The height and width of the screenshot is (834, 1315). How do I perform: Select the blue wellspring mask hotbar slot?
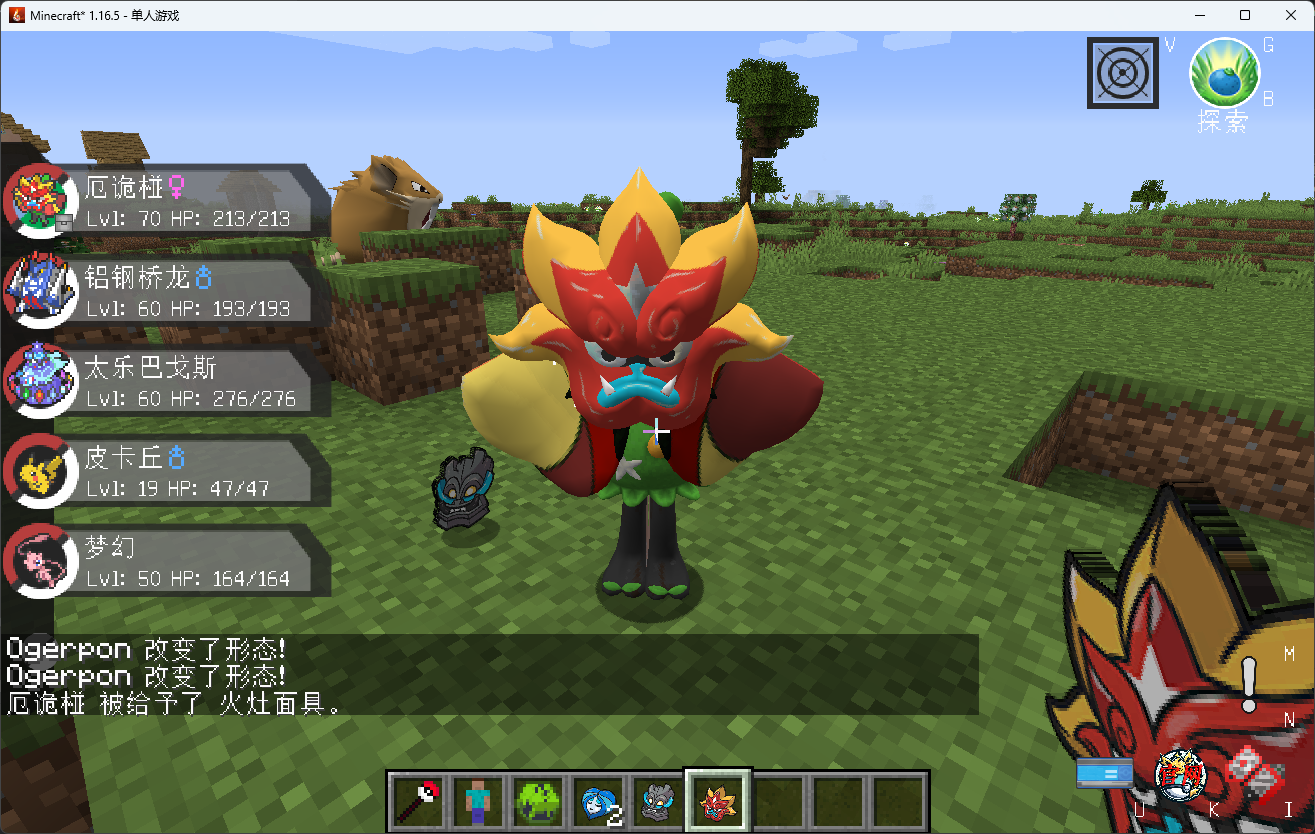click(x=597, y=800)
